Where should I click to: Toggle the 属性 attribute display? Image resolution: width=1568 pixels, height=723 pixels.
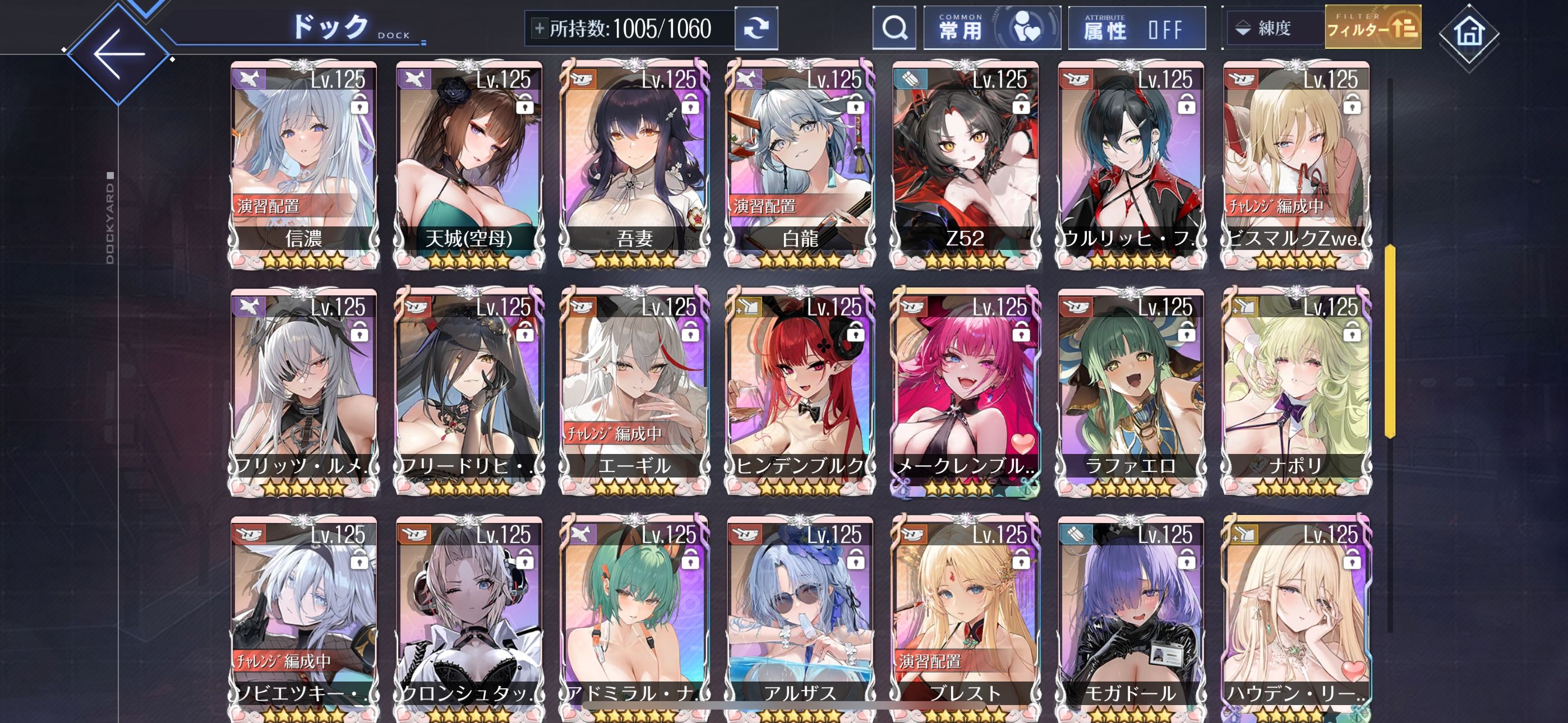pyautogui.click(x=1136, y=28)
